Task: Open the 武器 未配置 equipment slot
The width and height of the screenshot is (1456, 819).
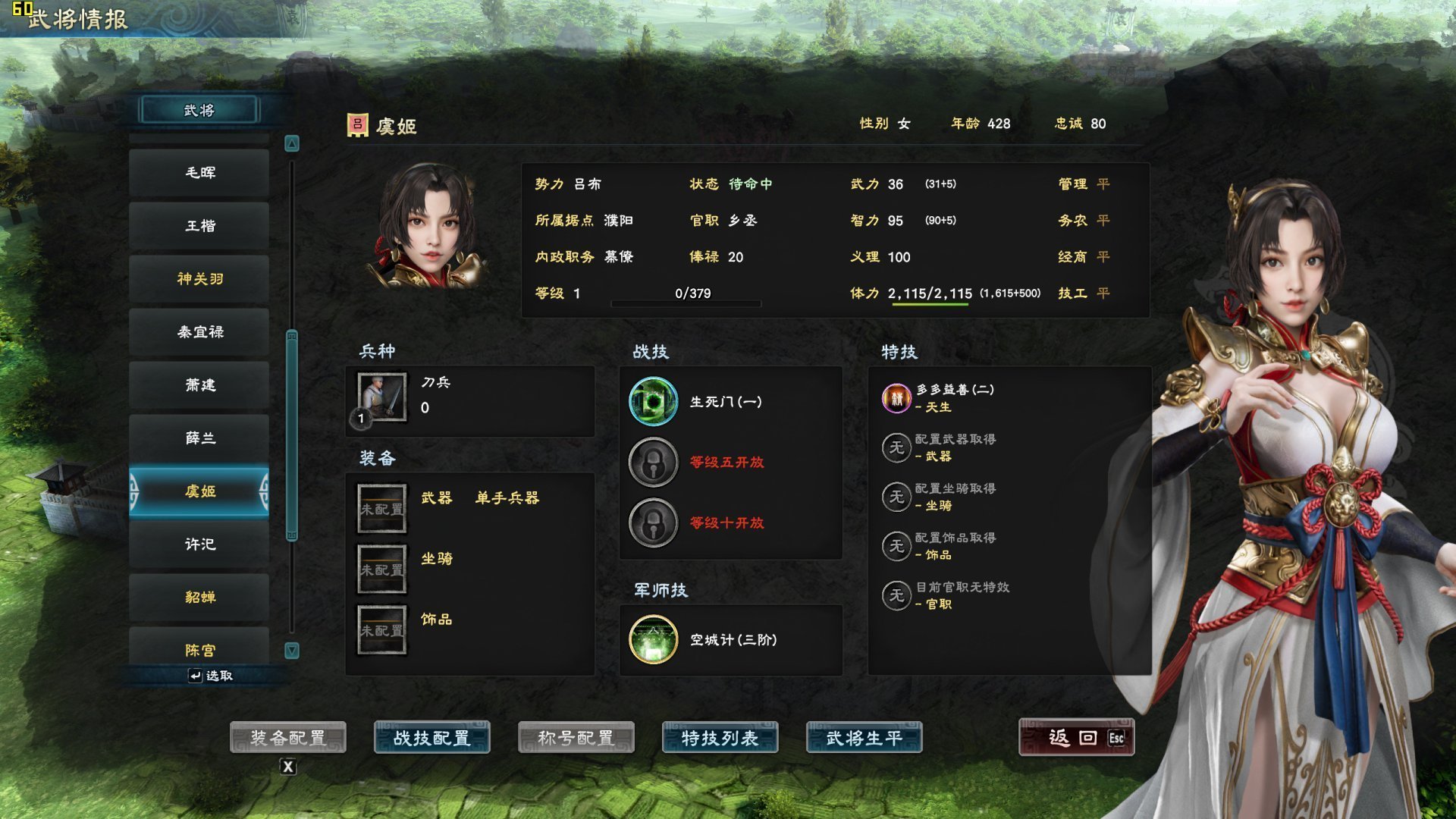Action: [x=381, y=508]
